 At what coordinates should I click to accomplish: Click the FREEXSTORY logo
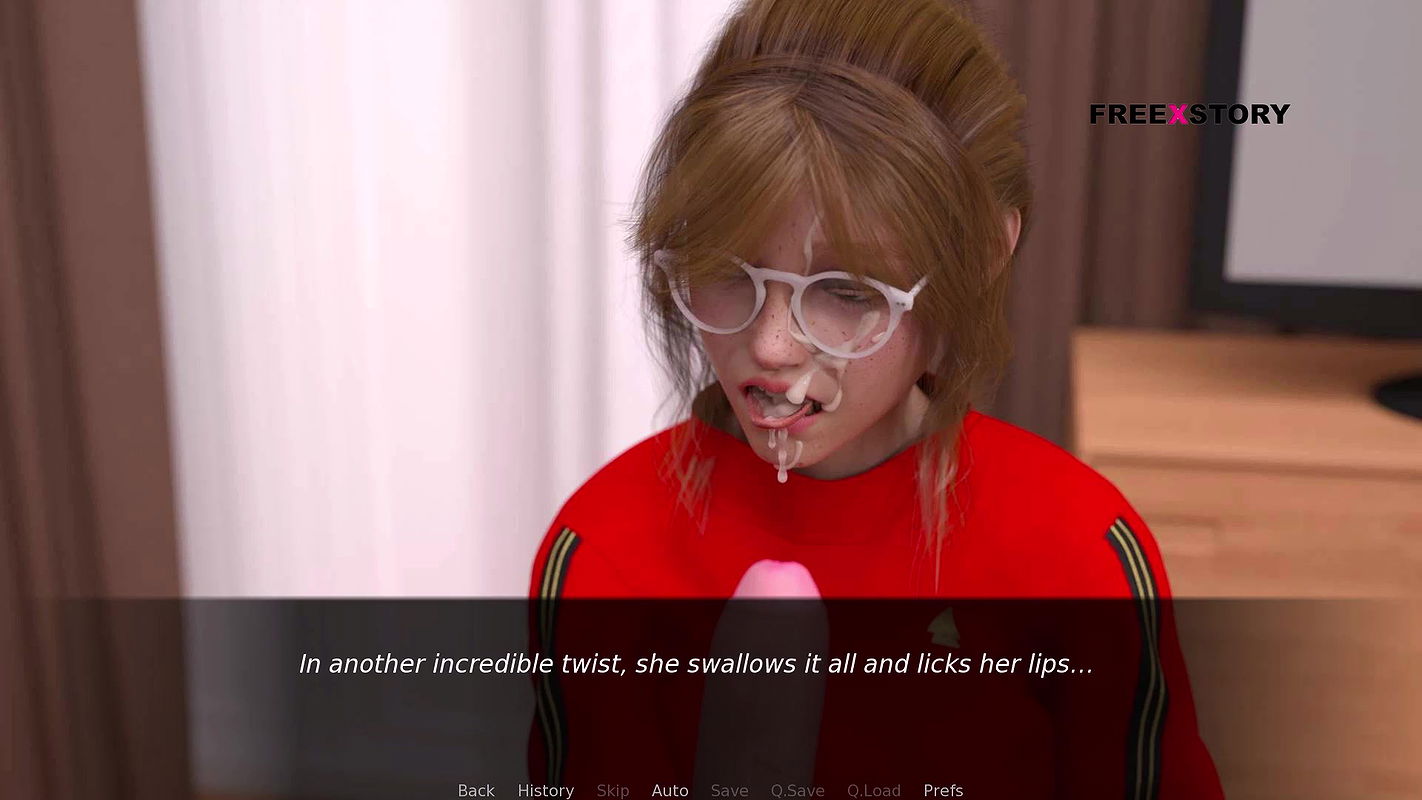[x=1191, y=113]
